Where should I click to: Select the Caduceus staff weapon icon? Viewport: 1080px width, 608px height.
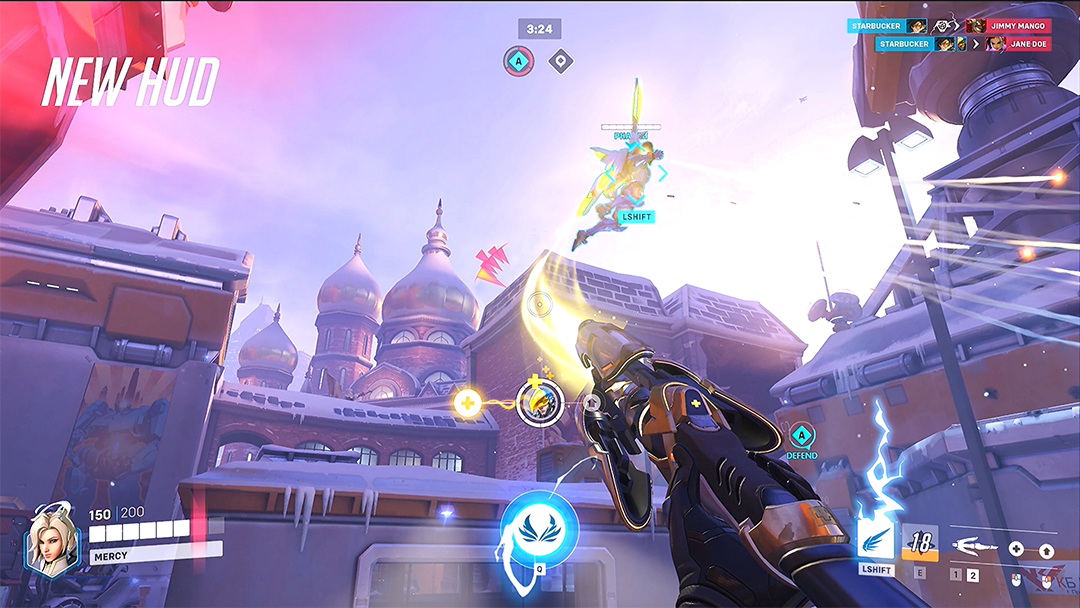click(975, 546)
